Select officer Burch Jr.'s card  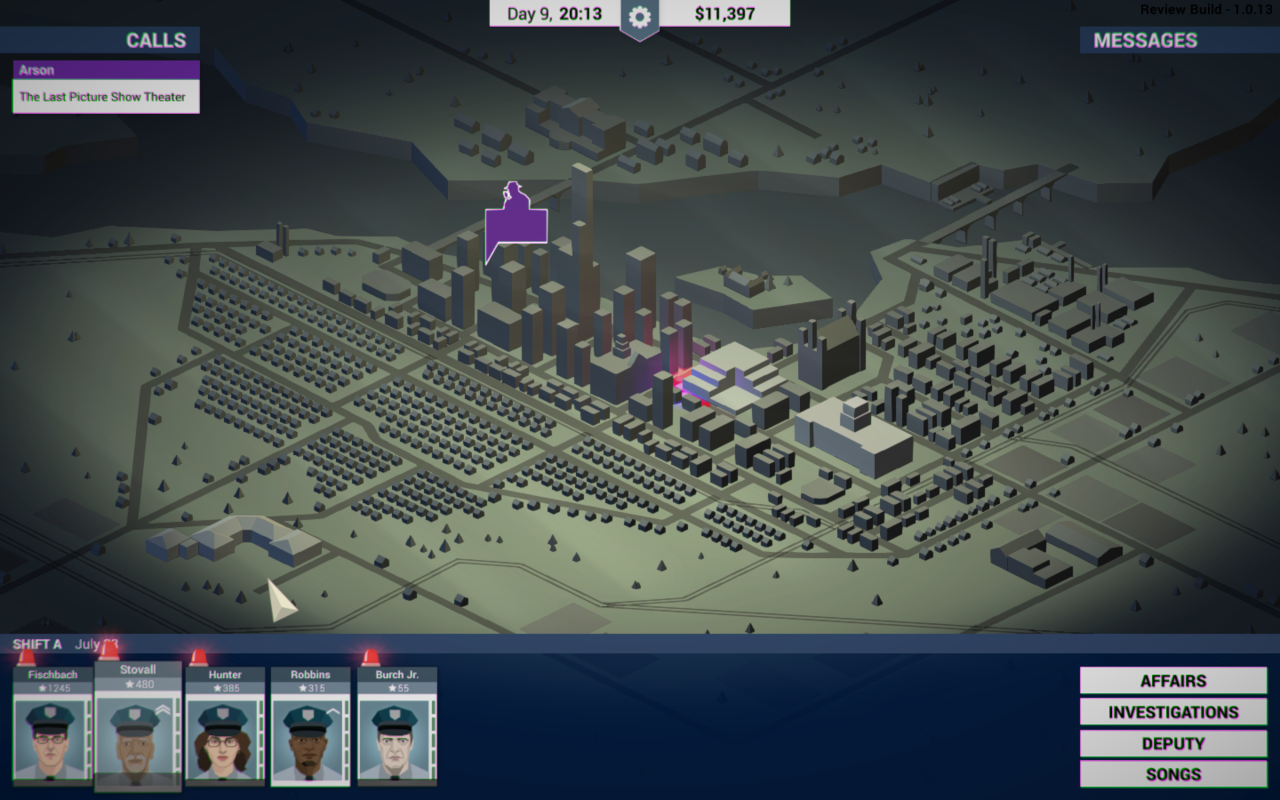397,728
